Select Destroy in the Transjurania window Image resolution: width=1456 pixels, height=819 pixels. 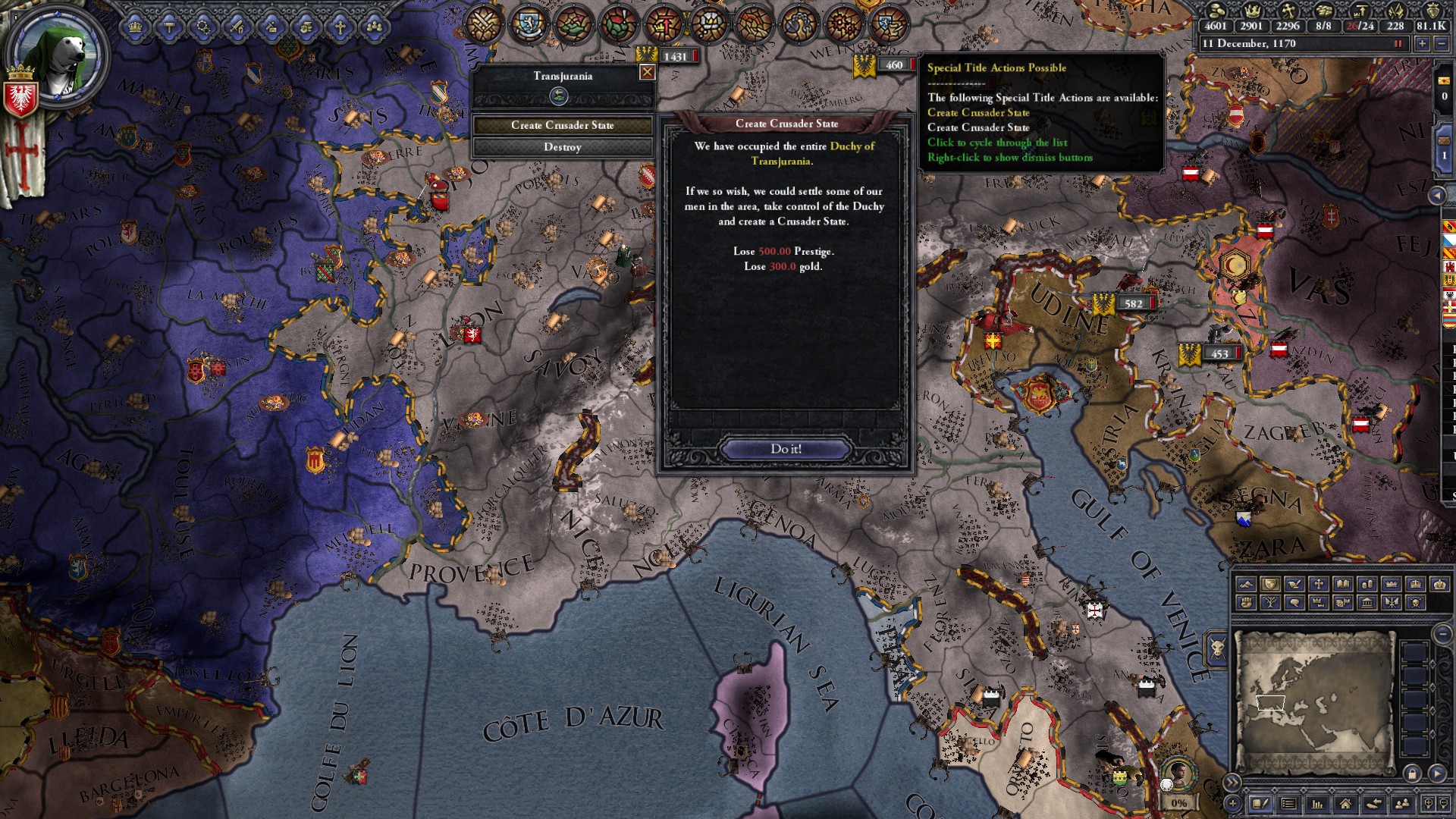(x=563, y=147)
